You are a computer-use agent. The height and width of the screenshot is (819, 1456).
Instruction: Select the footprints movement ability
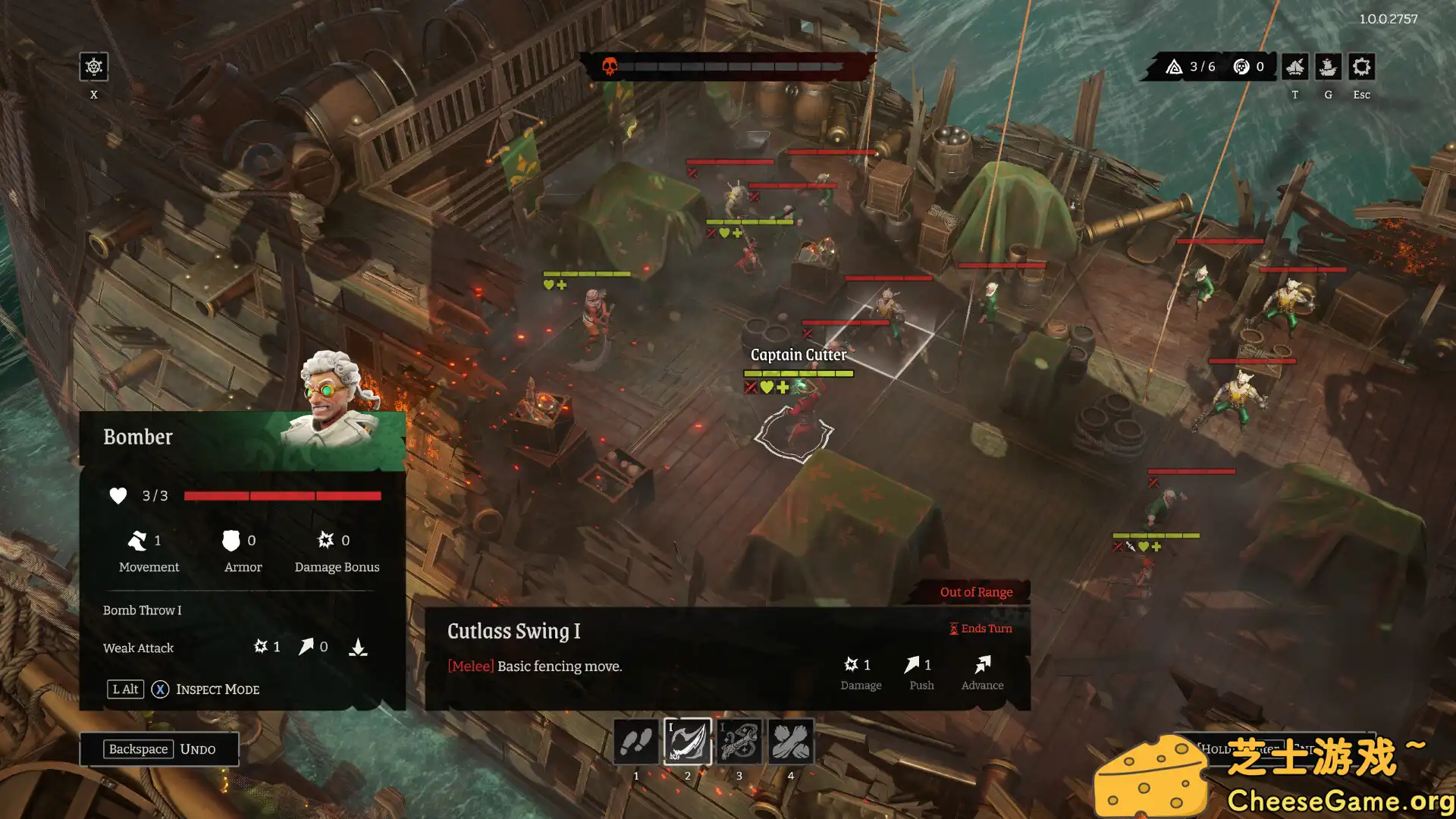[635, 741]
